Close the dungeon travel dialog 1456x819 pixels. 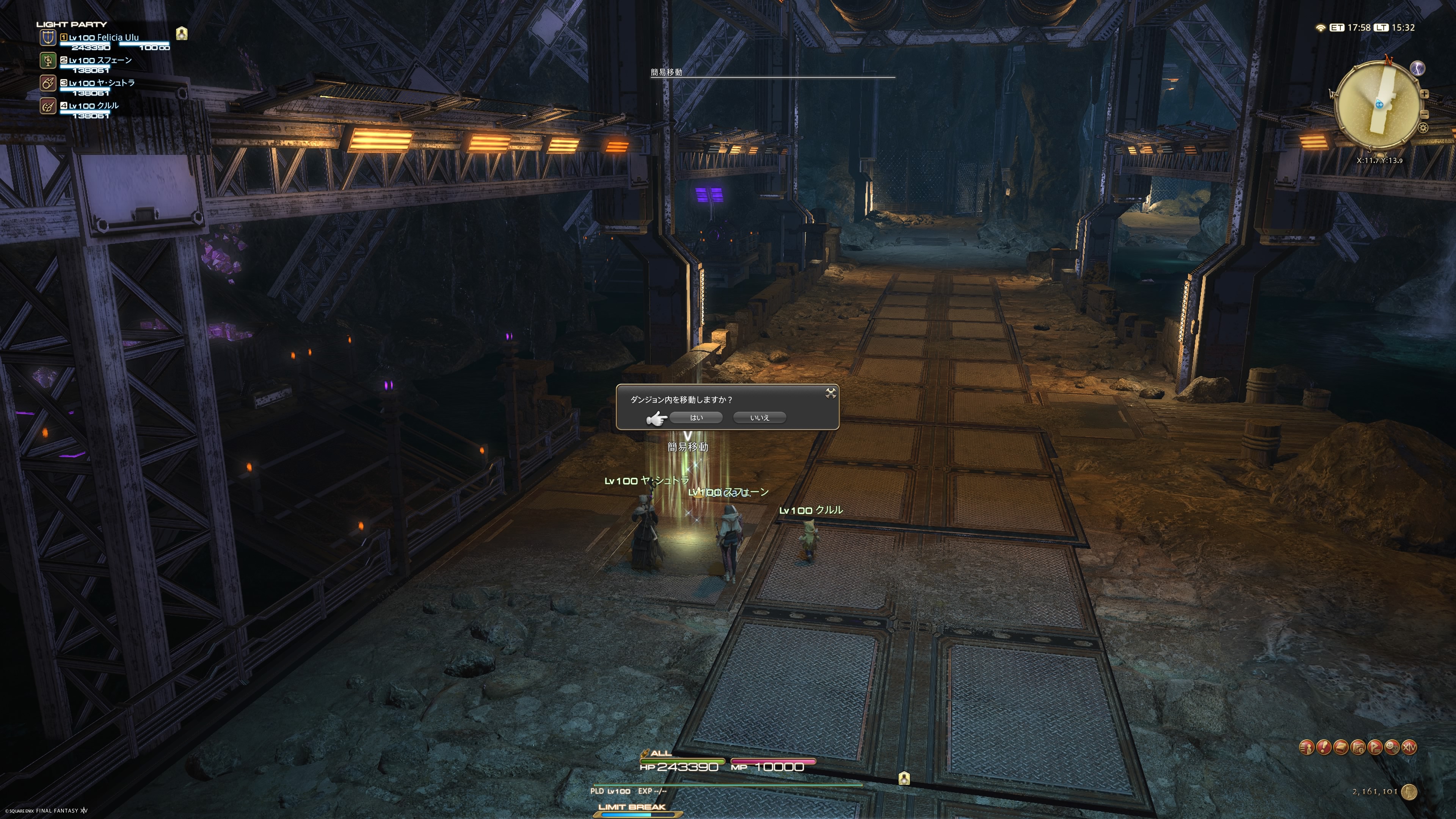pyautogui.click(x=830, y=393)
